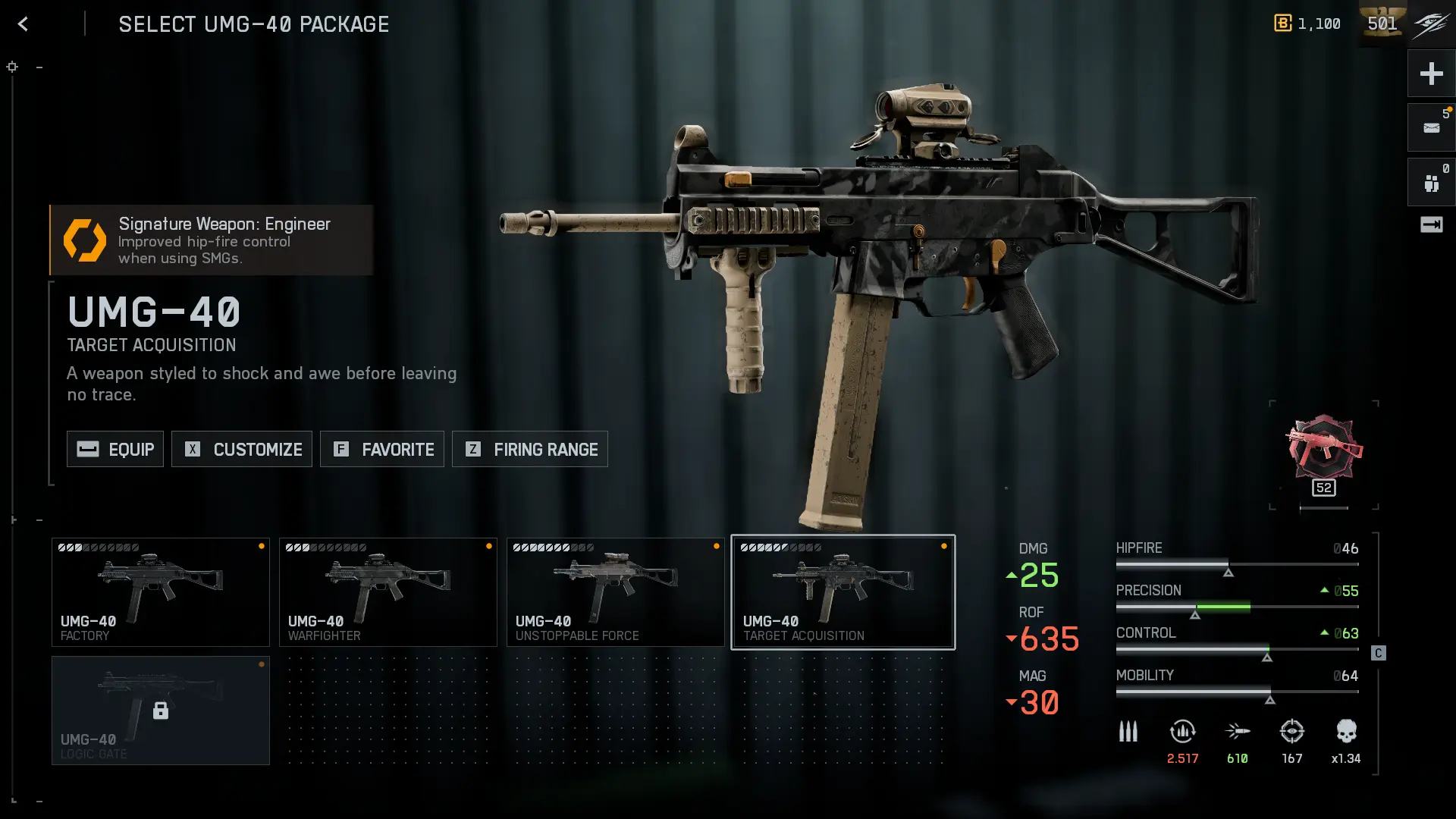Screen dimensions: 1456x819
Task: Click the 1,100 currency balance
Action: coord(1308,24)
